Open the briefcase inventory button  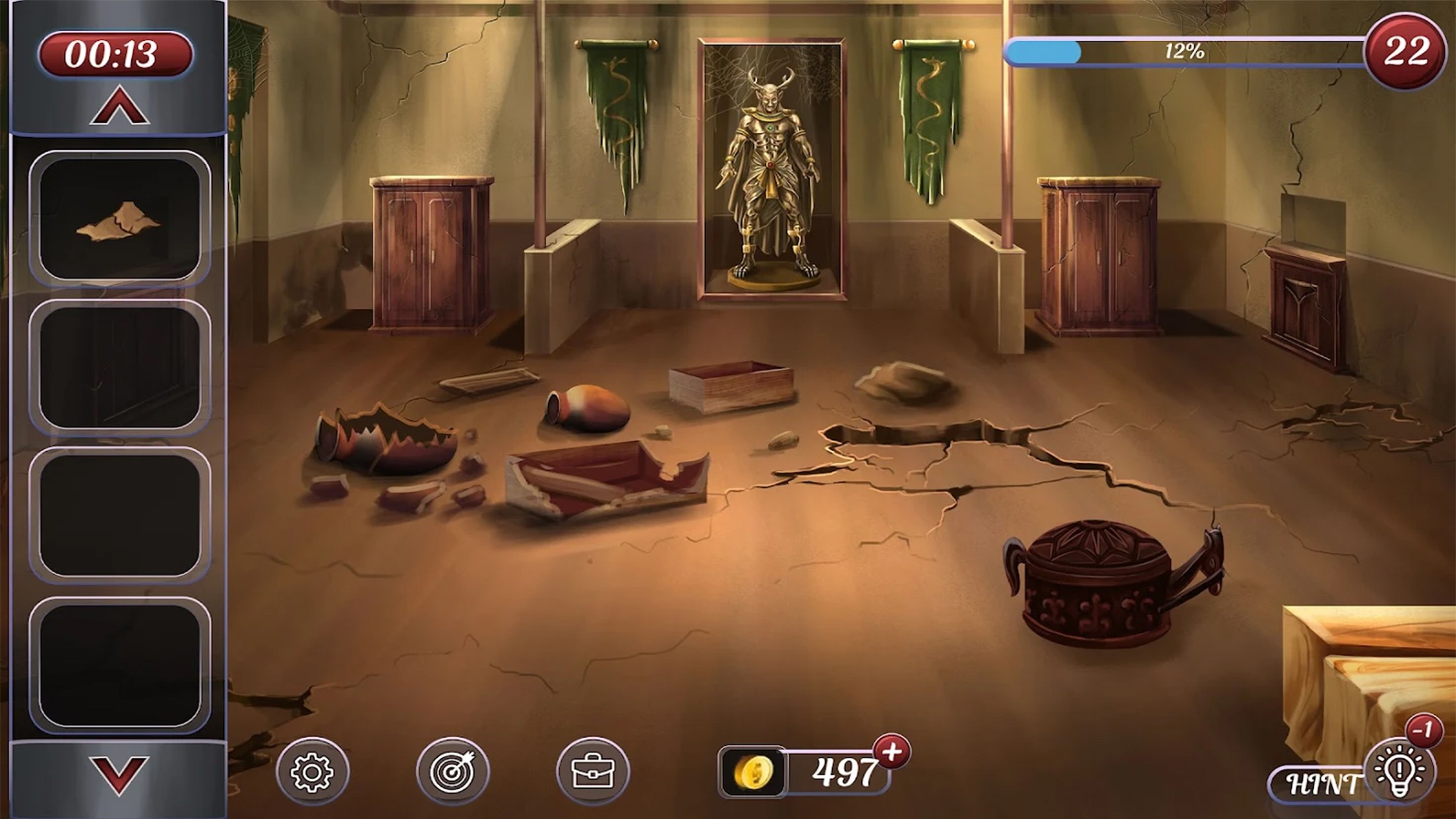pos(592,772)
